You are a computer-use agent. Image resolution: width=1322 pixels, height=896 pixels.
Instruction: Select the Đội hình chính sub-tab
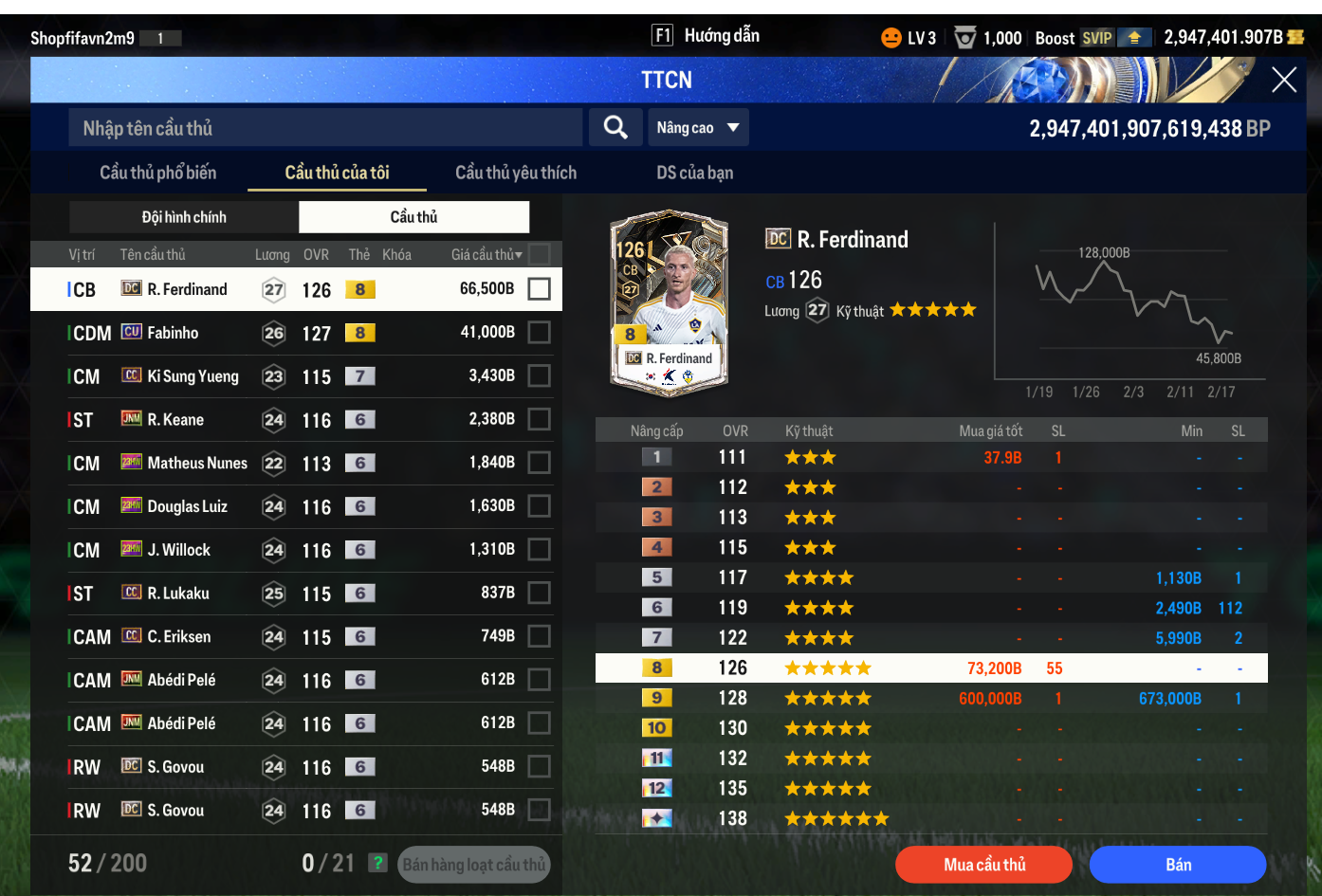(x=184, y=217)
